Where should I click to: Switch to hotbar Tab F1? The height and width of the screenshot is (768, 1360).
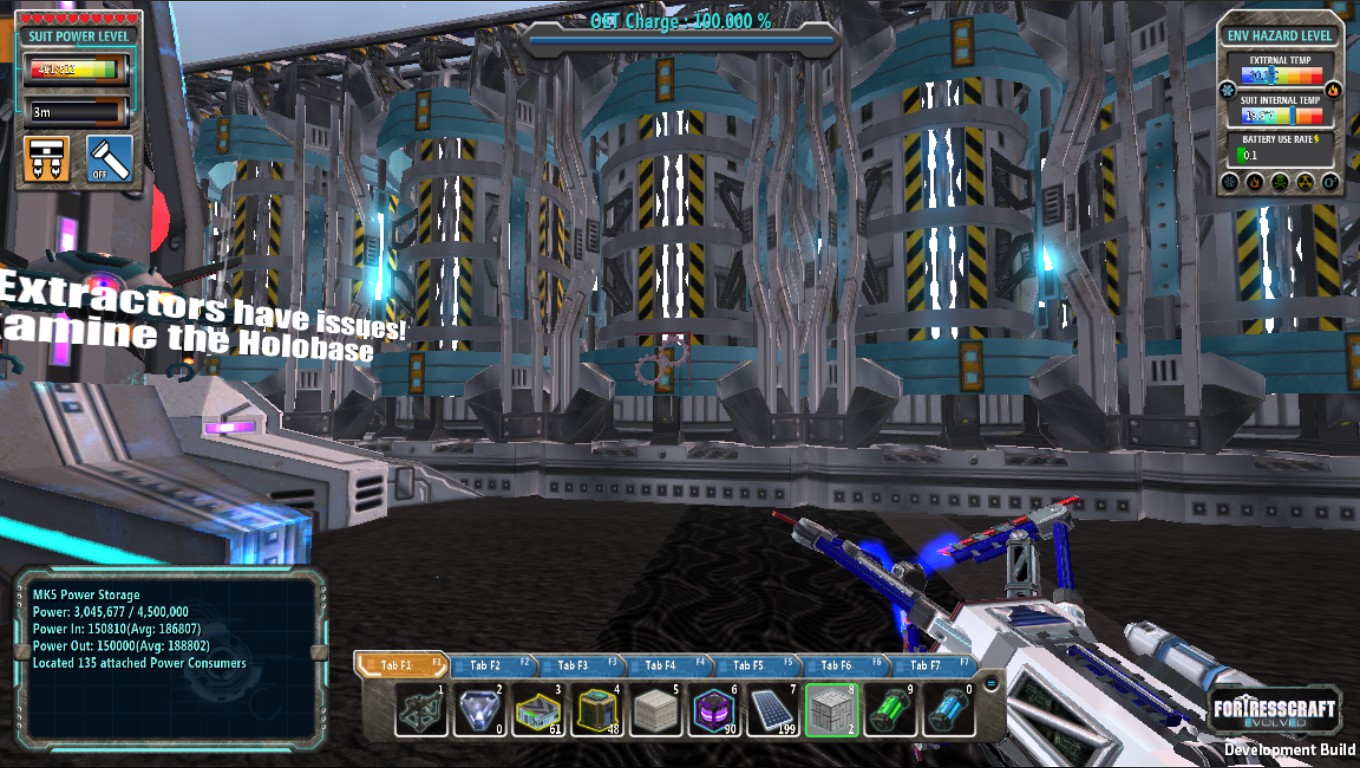400,665
